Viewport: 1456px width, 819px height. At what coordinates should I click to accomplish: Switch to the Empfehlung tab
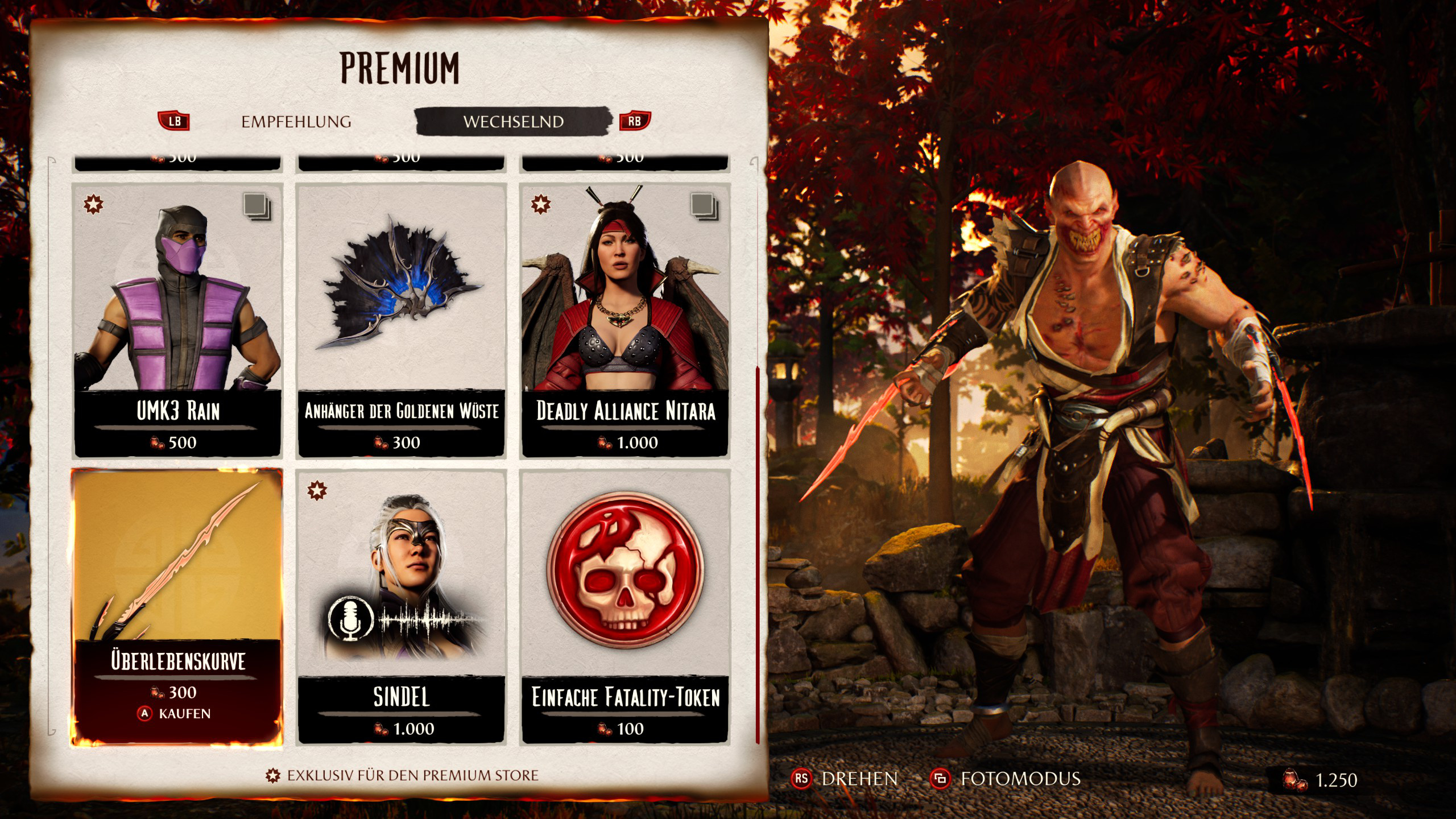tap(296, 122)
